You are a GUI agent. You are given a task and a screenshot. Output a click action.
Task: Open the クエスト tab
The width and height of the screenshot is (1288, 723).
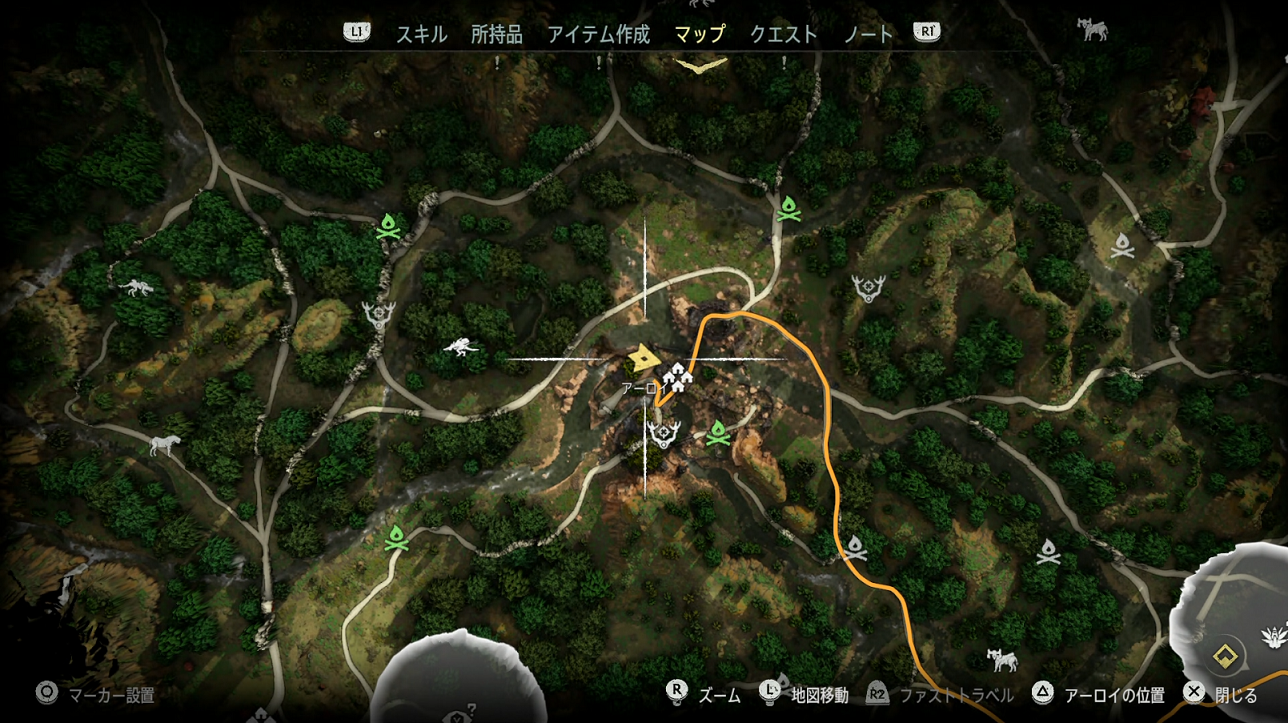pos(783,34)
